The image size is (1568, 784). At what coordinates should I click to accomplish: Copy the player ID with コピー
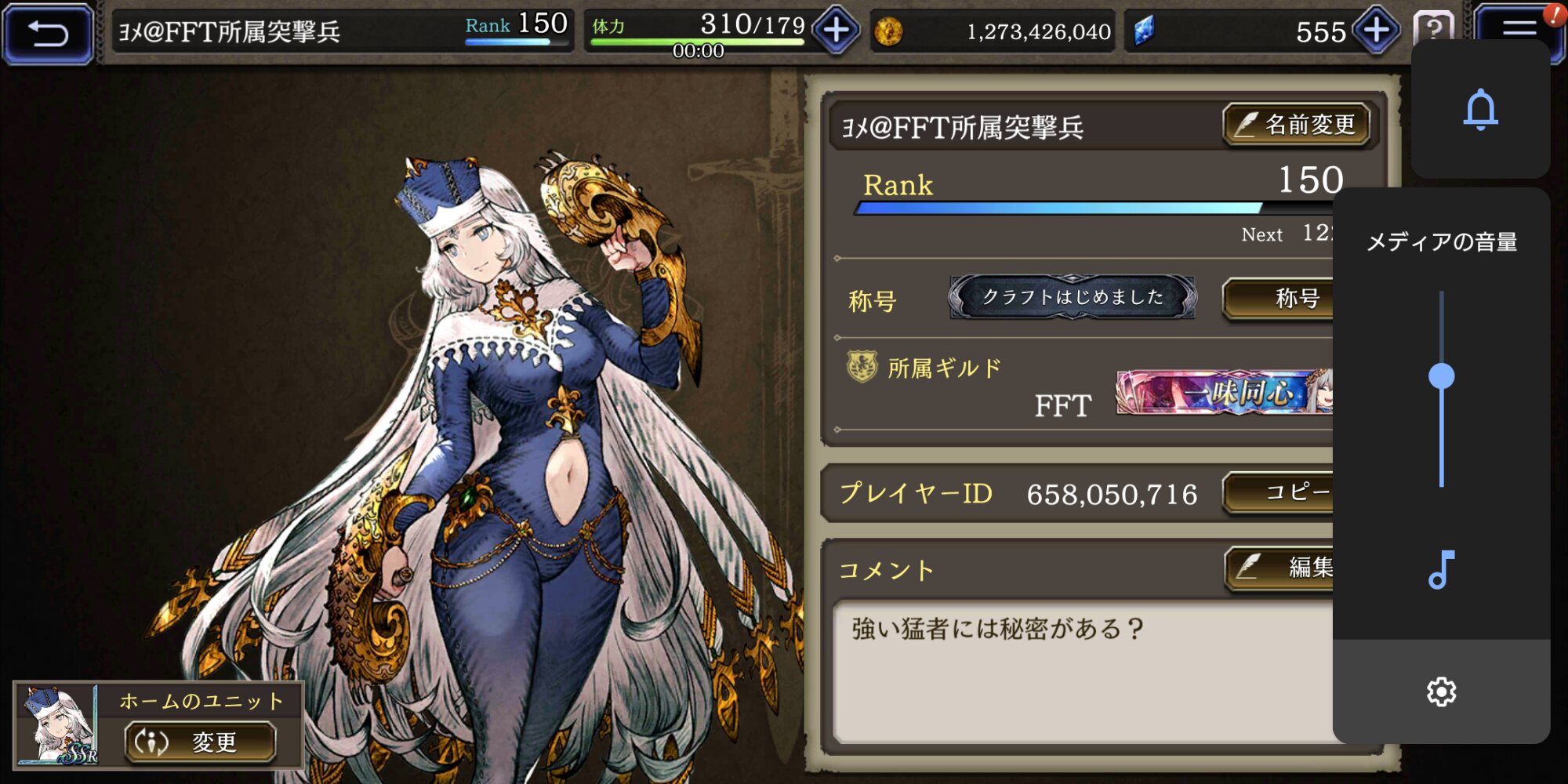[1279, 492]
